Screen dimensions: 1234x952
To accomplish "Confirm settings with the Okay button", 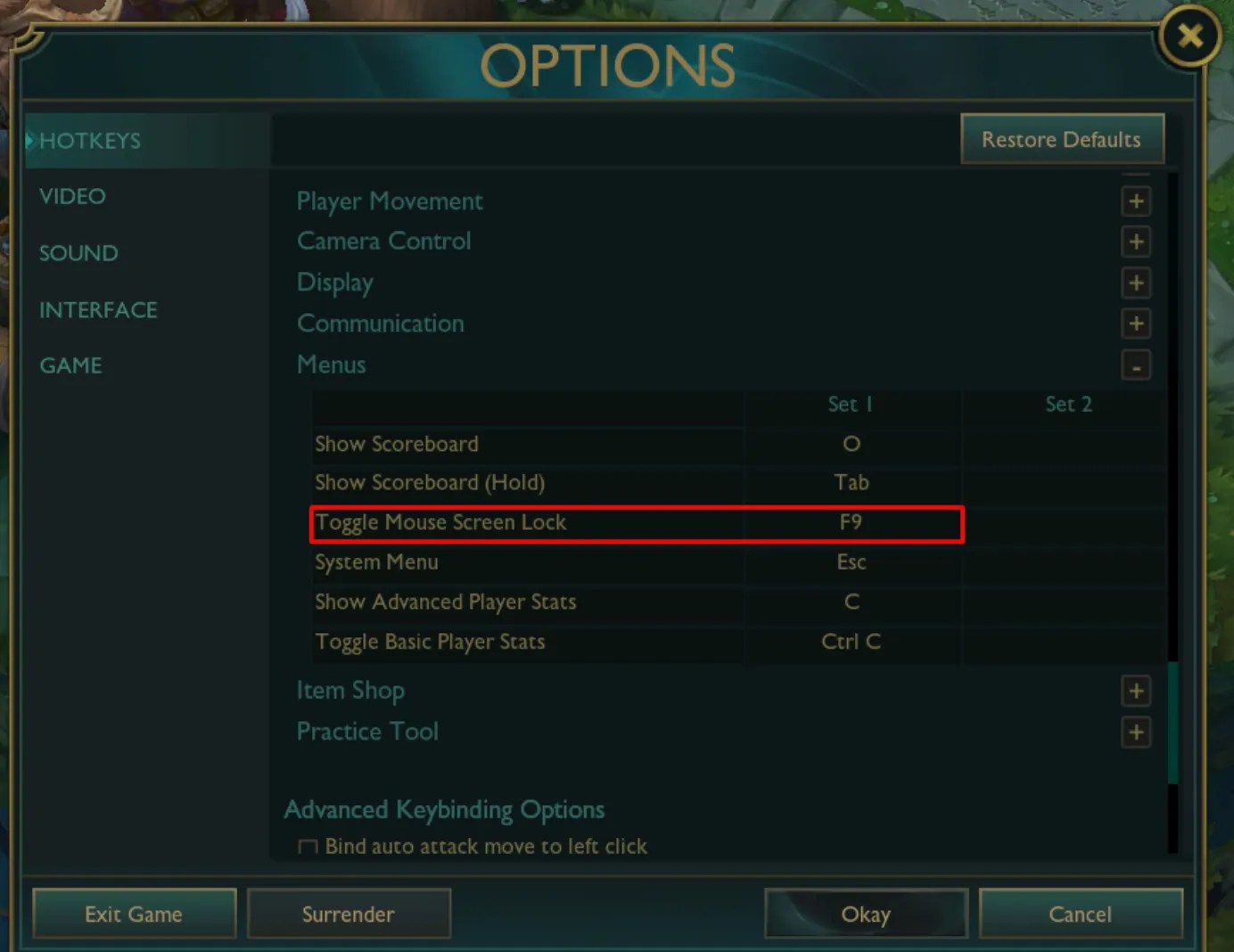I will [866, 914].
